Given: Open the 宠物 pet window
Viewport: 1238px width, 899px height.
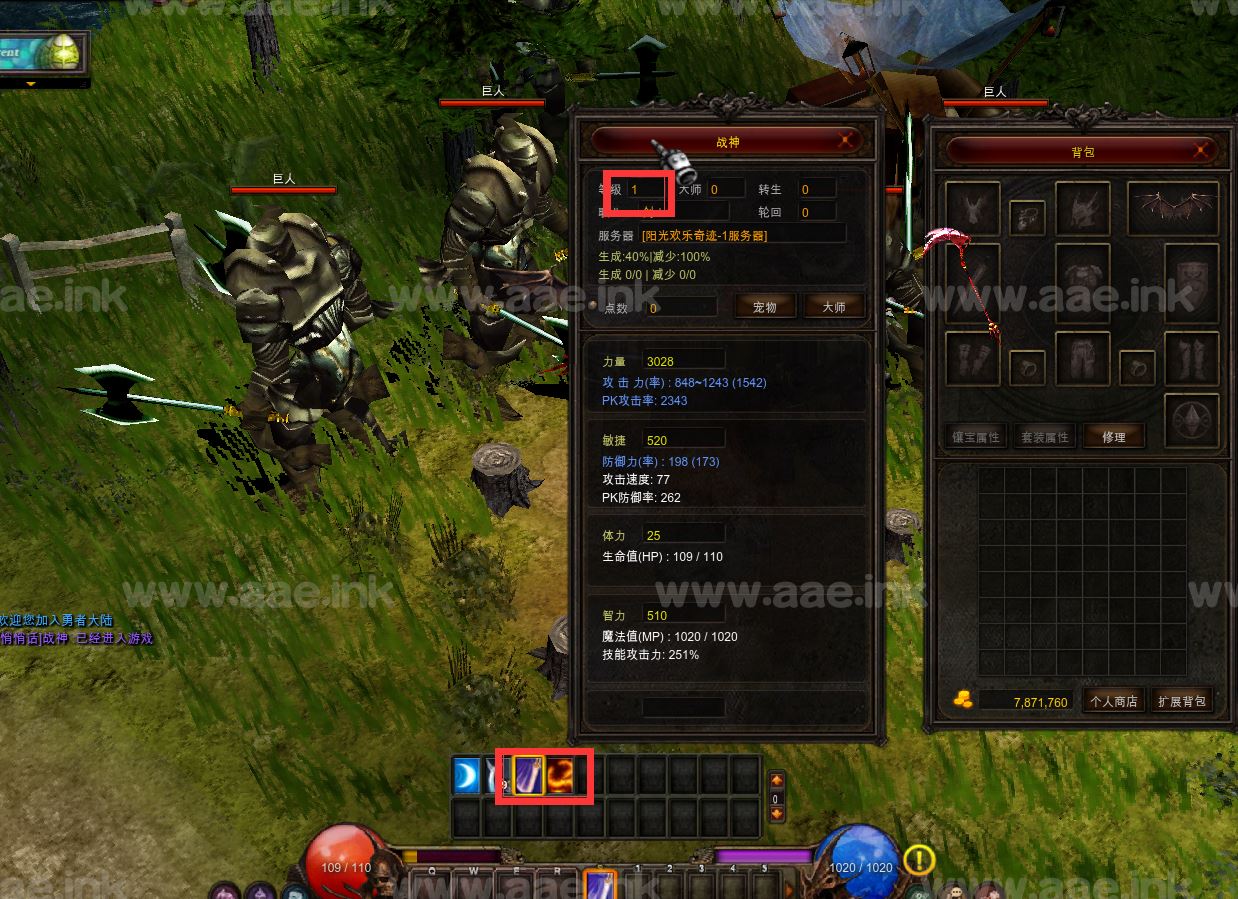Looking at the screenshot, I should pyautogui.click(x=764, y=307).
